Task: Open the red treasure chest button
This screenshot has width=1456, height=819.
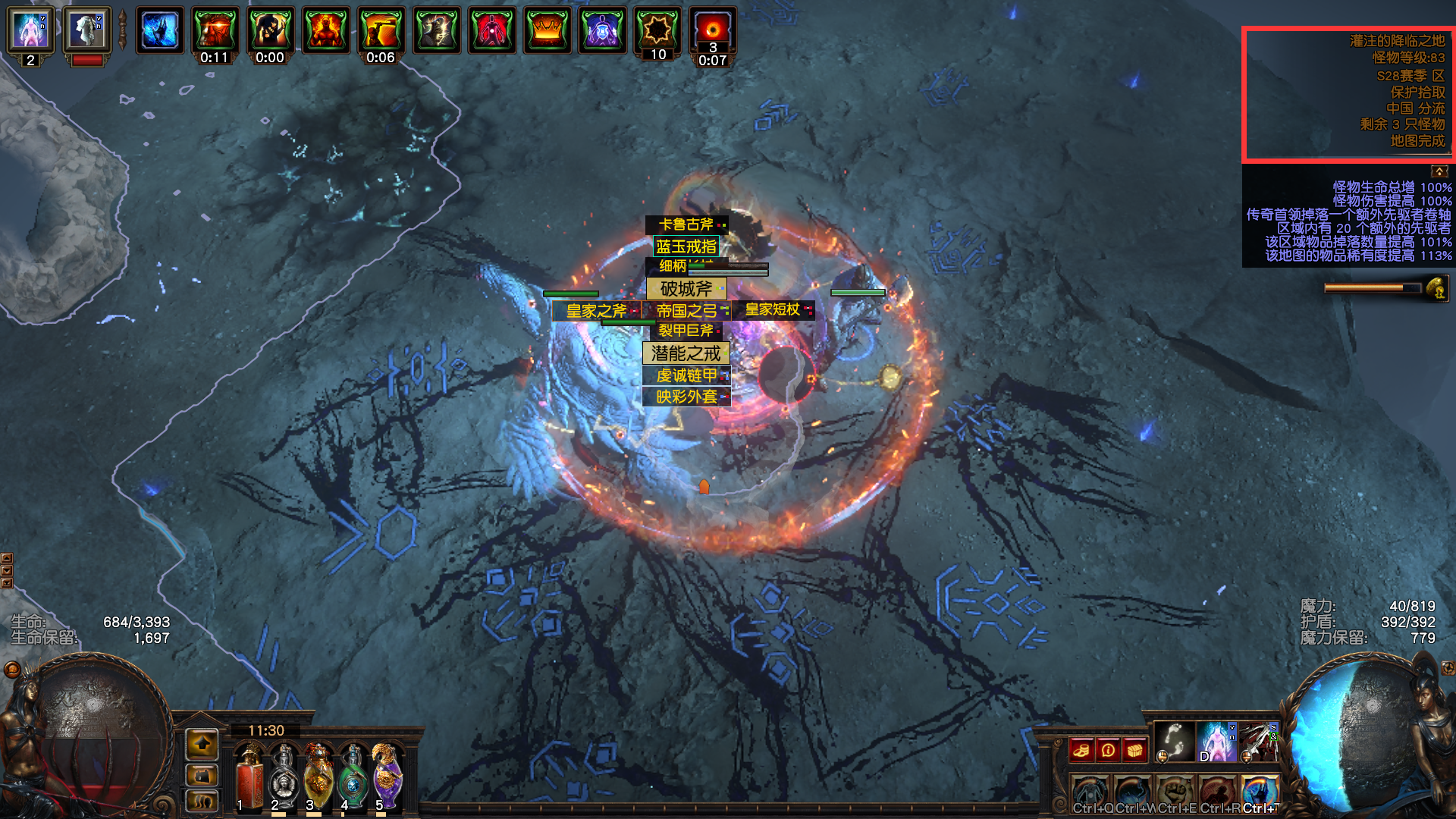Action: point(1134,750)
